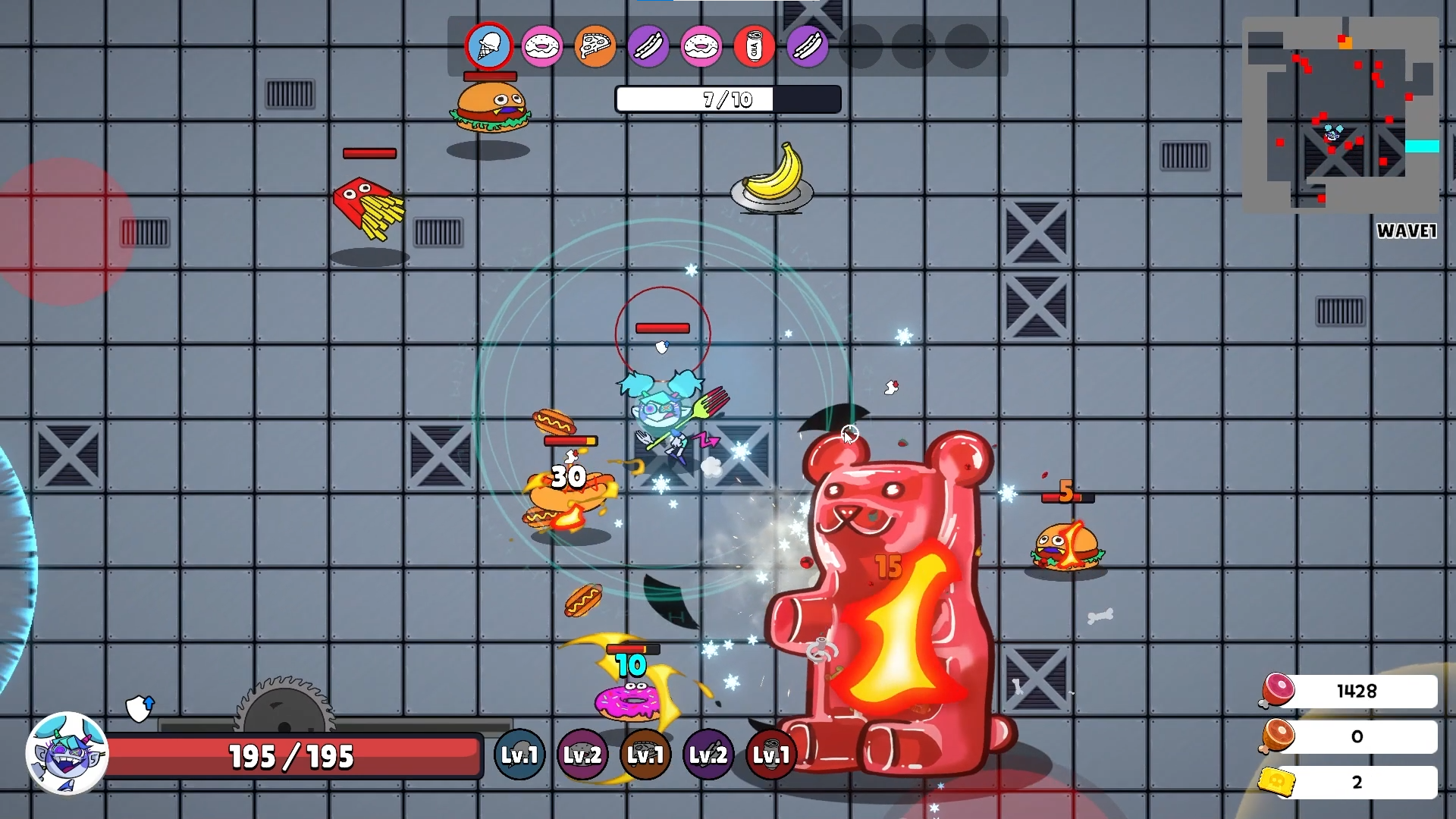Viewport: 1456px width, 819px height.
Task: Toggle the Lv.2 magenta skill icon
Action: pyautogui.click(x=582, y=755)
